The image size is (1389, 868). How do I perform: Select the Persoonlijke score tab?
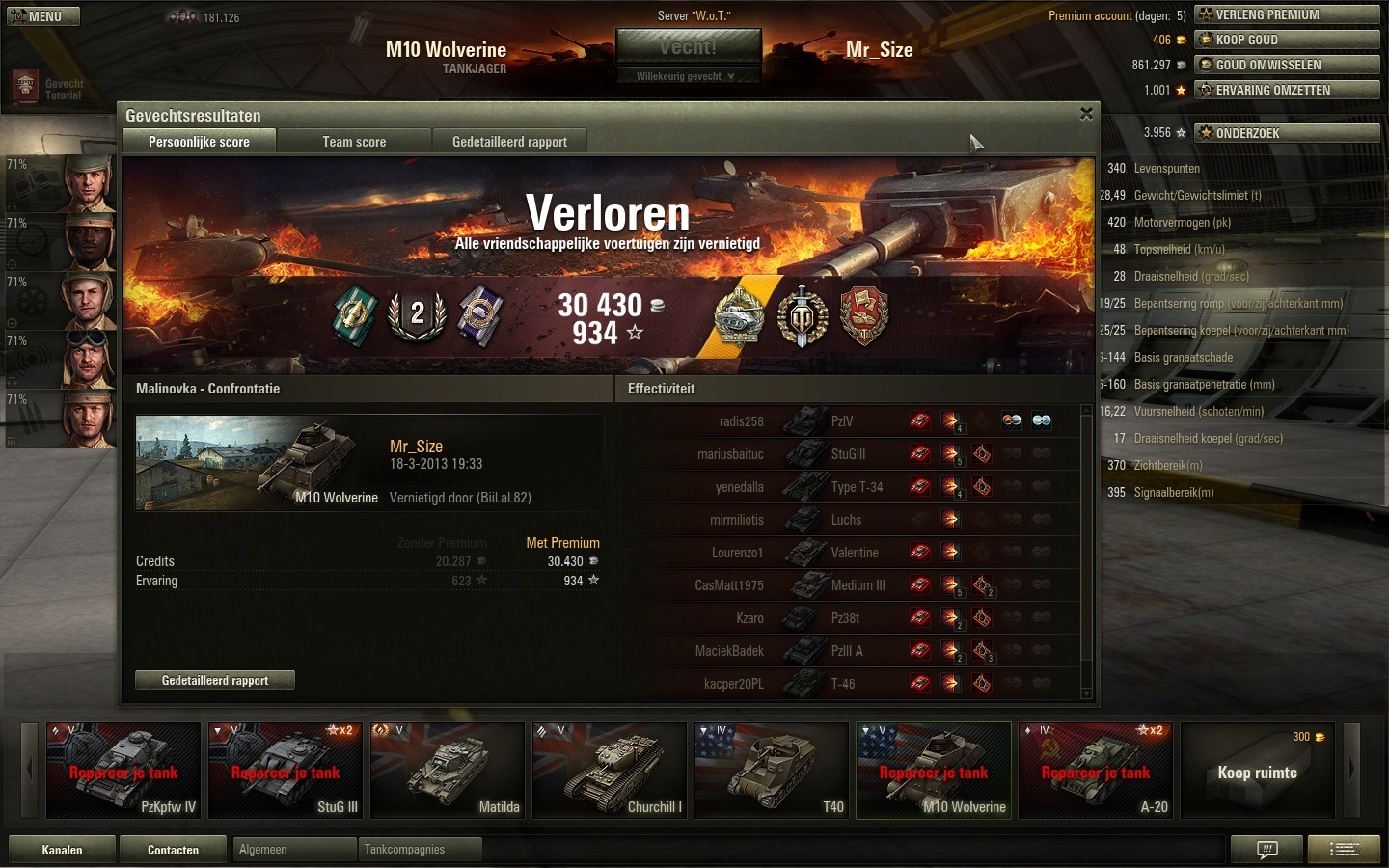click(199, 142)
